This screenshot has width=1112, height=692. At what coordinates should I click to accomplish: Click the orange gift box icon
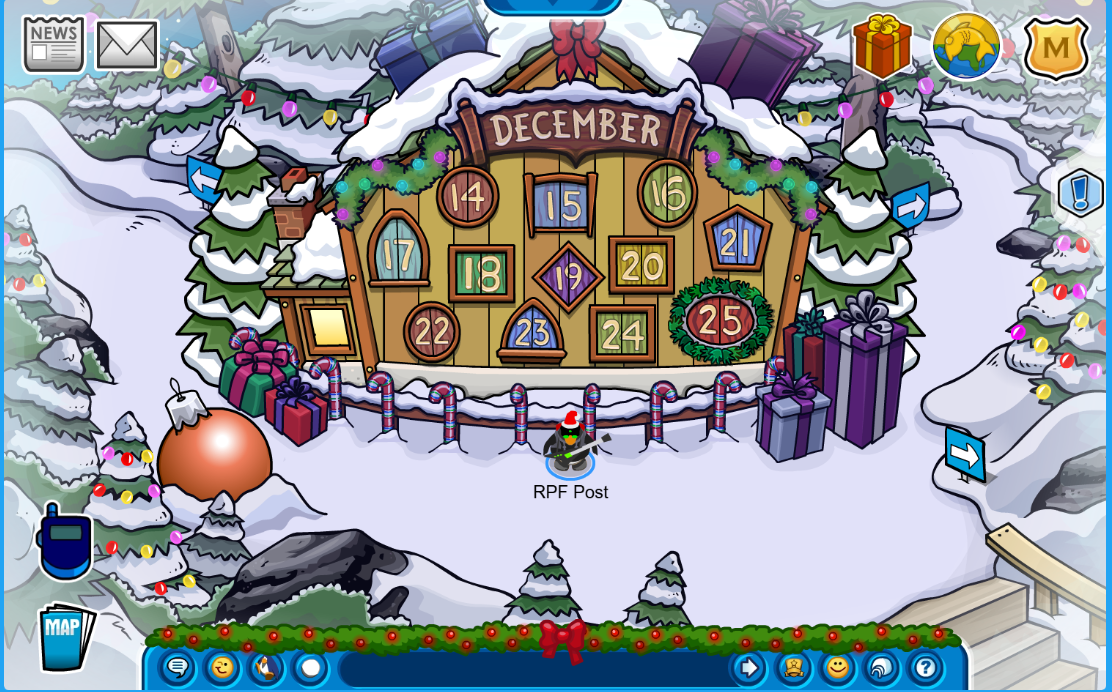(882, 46)
